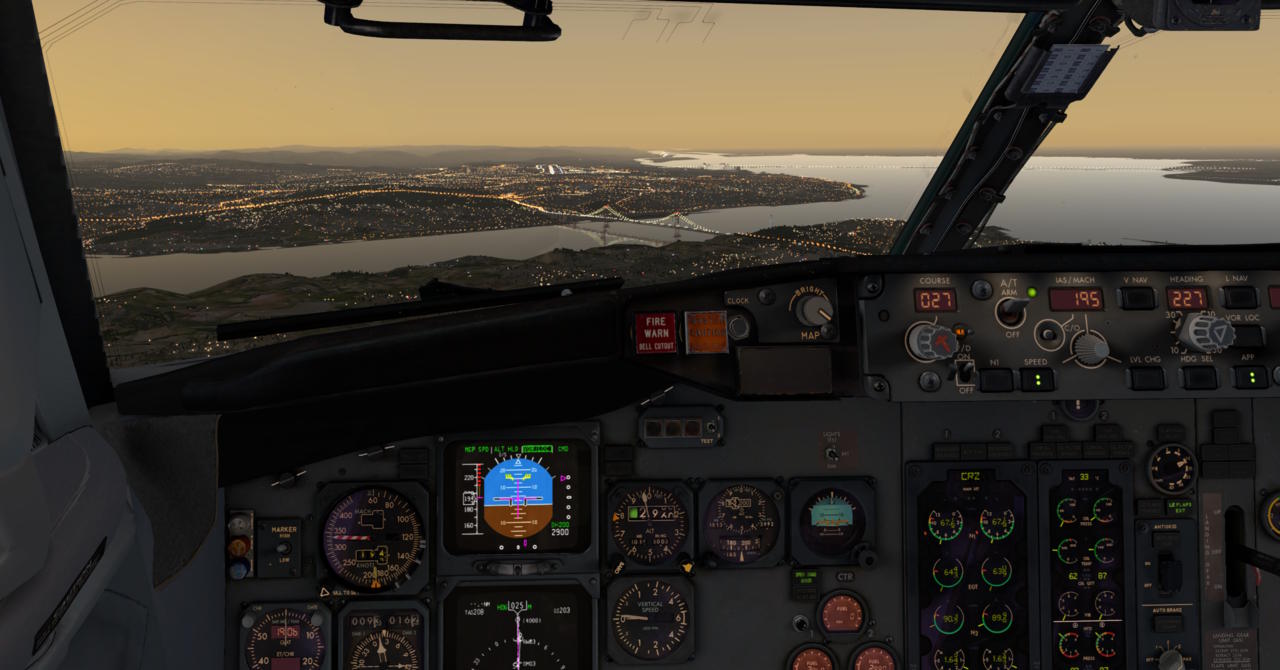Toggle the F/D flight director switch
The height and width of the screenshot is (670, 1280).
pos(964,372)
